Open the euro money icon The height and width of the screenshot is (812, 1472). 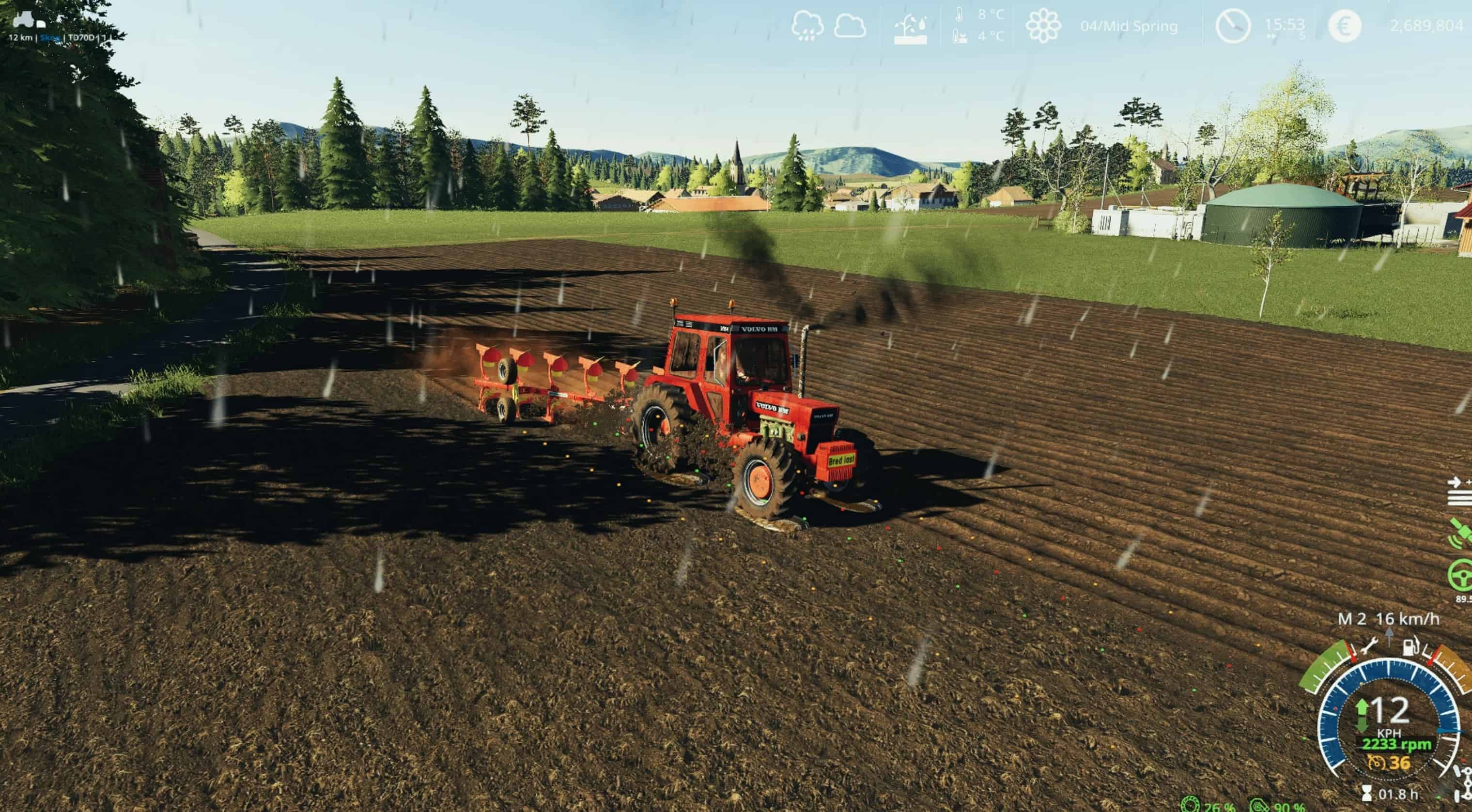point(1345,26)
